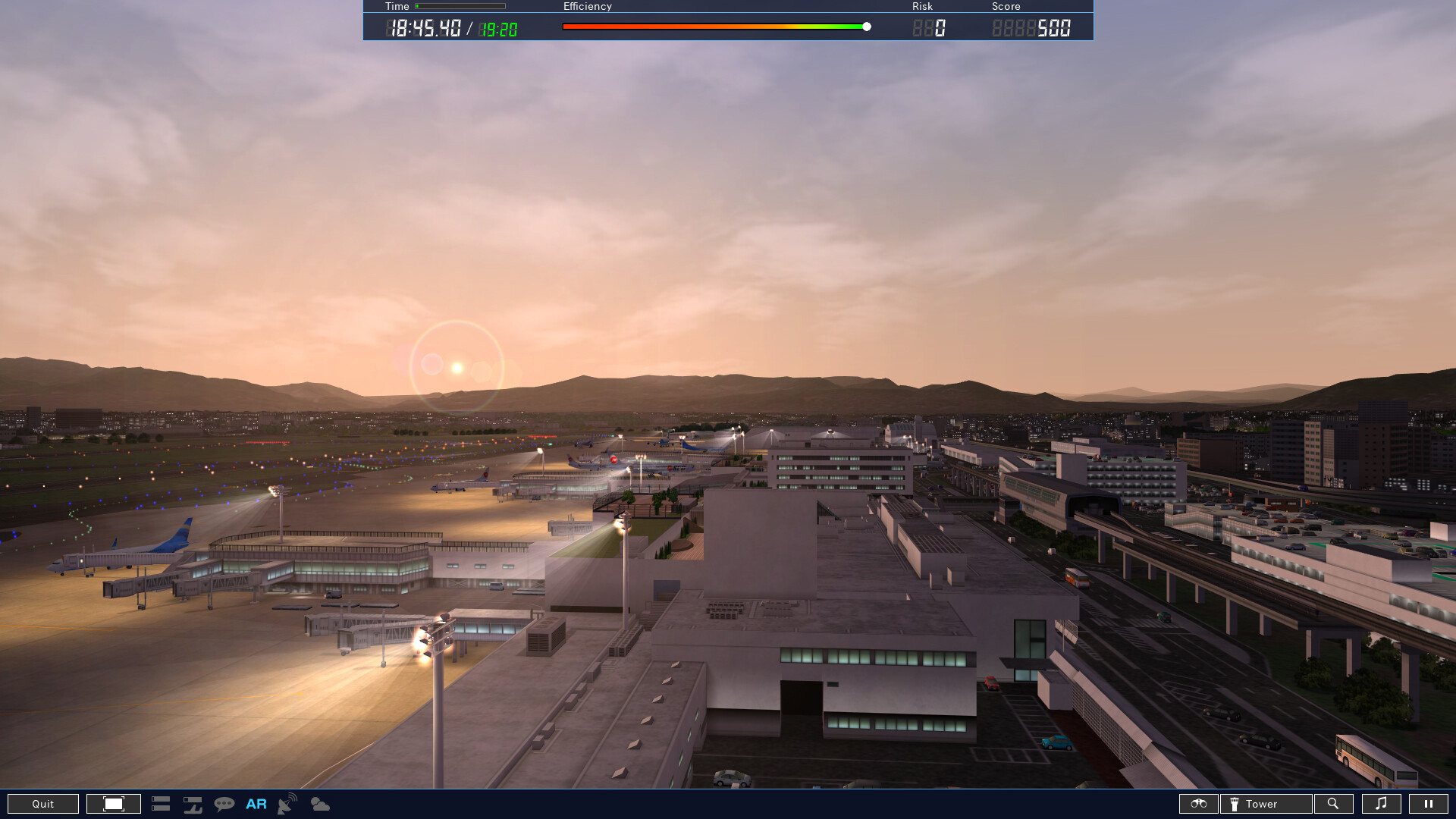Image resolution: width=1456 pixels, height=819 pixels.
Task: Quit the current stage
Action: 42,804
